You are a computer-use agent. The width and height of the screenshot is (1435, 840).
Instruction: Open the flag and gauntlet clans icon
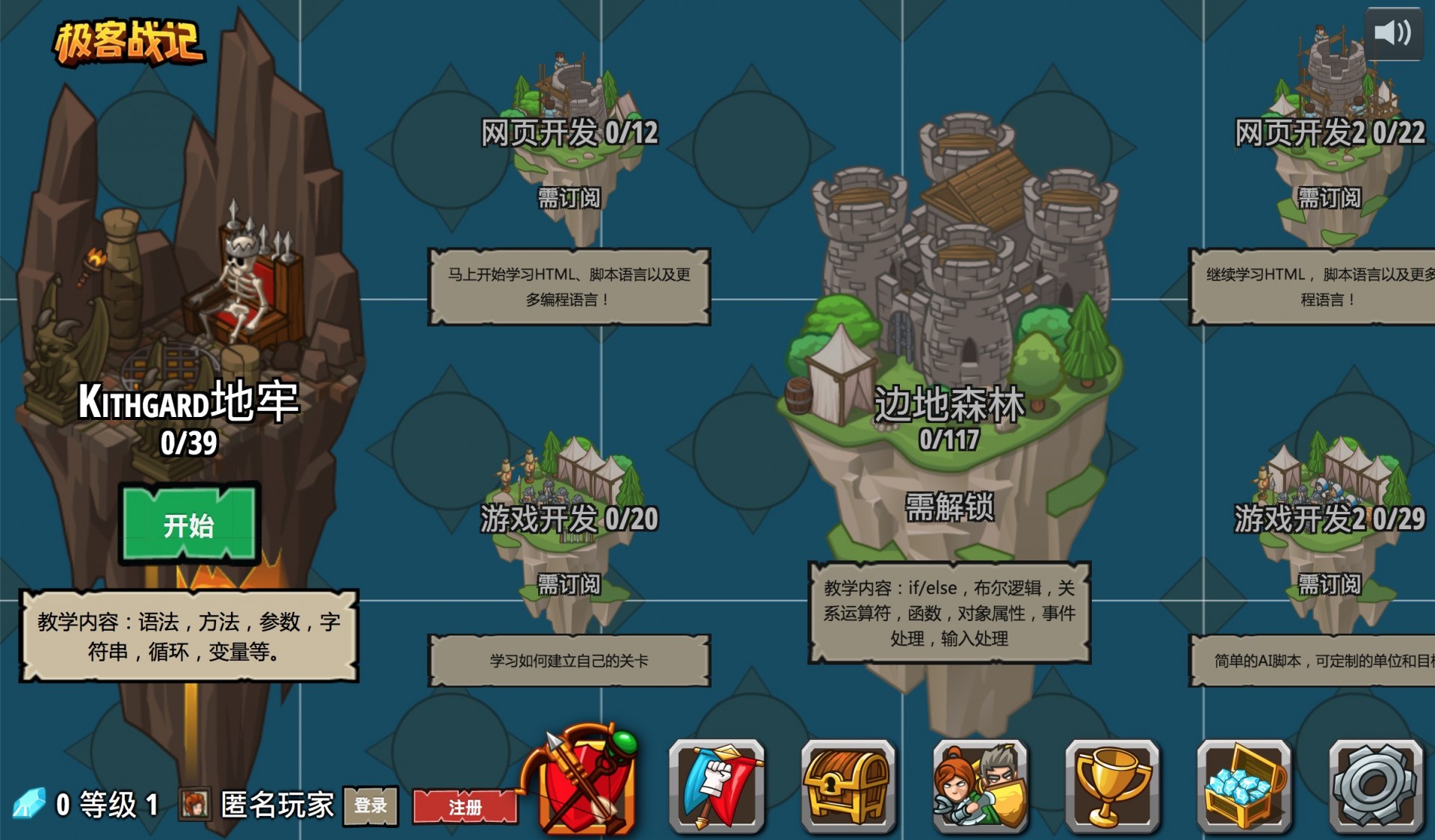(717, 786)
